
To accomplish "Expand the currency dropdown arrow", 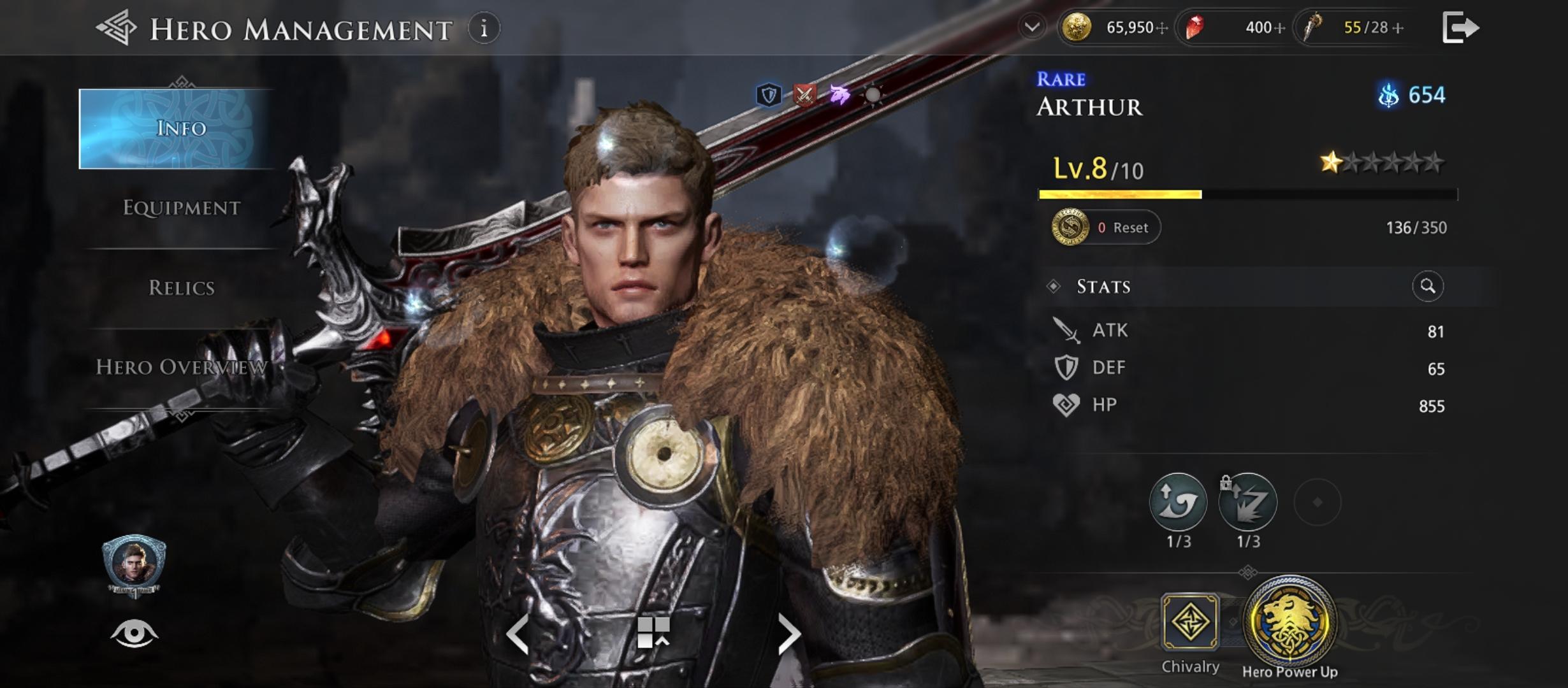I will (x=1032, y=27).
